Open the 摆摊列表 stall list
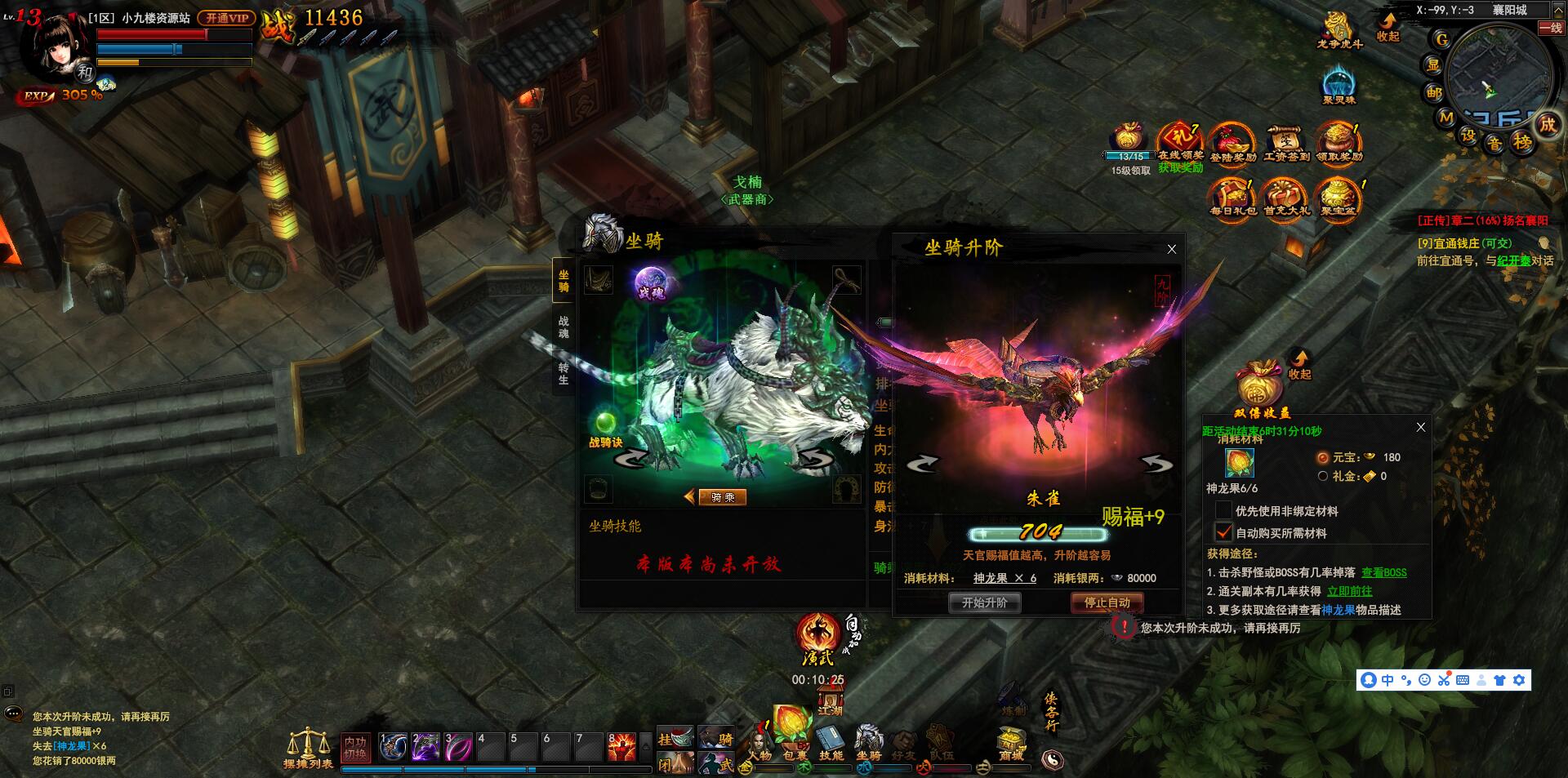This screenshot has height=778, width=1568. coord(308,747)
